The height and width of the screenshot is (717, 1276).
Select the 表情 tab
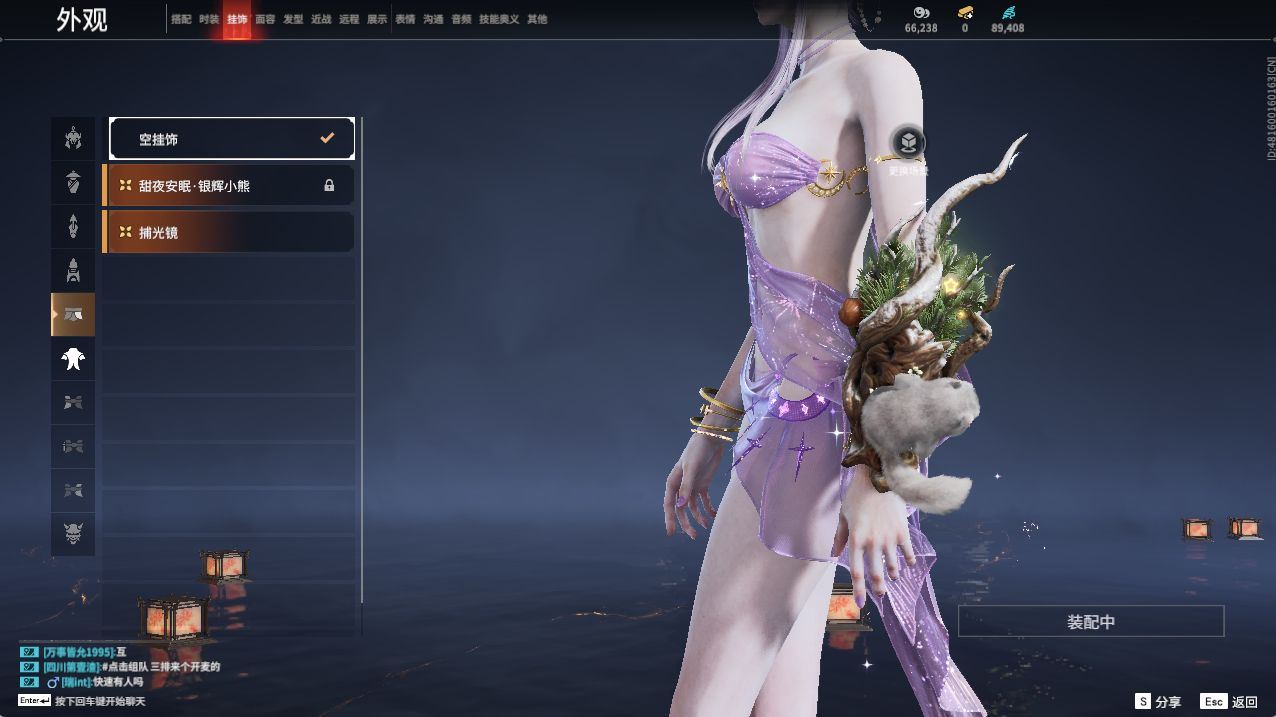click(405, 19)
